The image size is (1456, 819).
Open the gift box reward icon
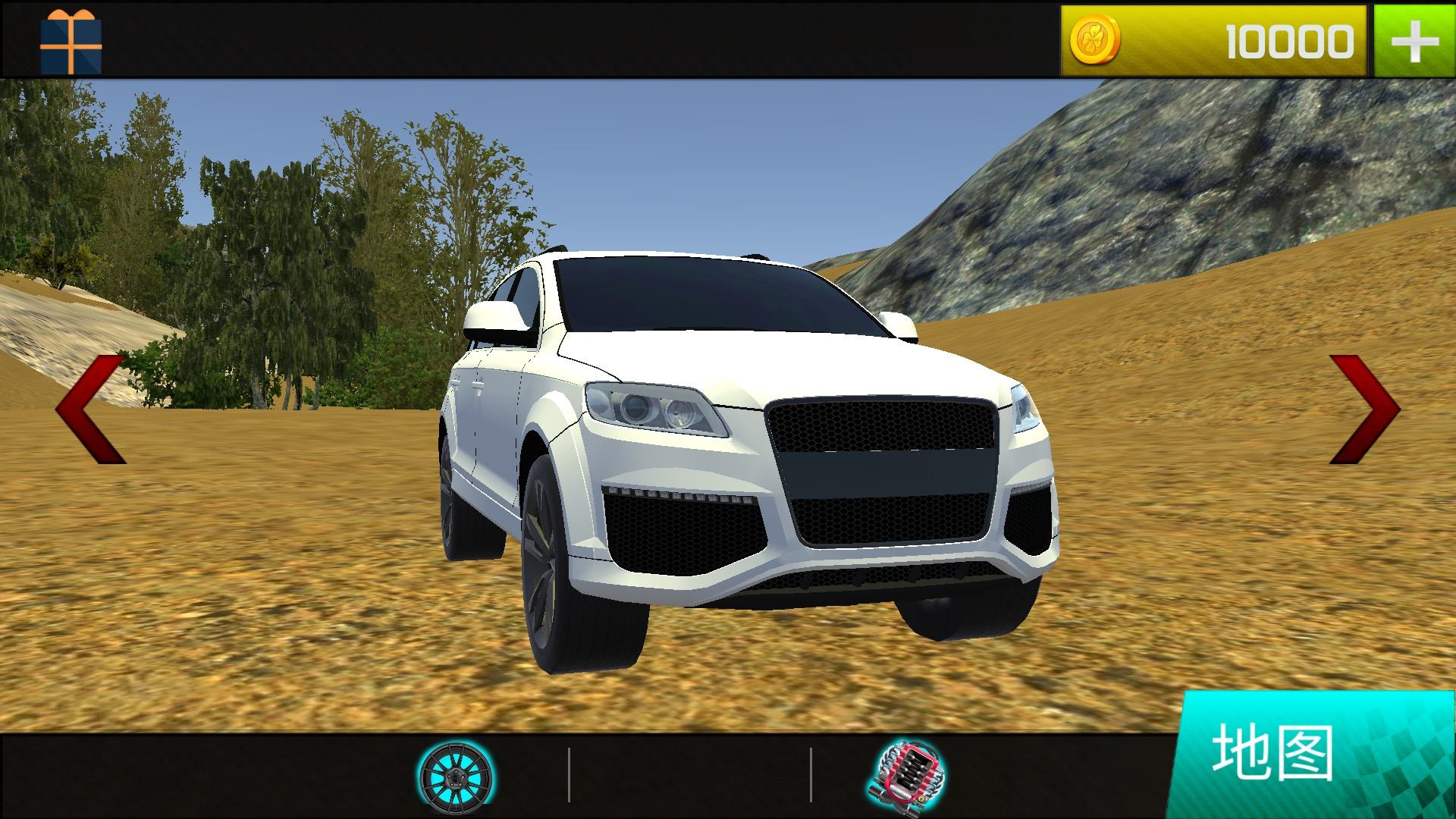pos(71,41)
